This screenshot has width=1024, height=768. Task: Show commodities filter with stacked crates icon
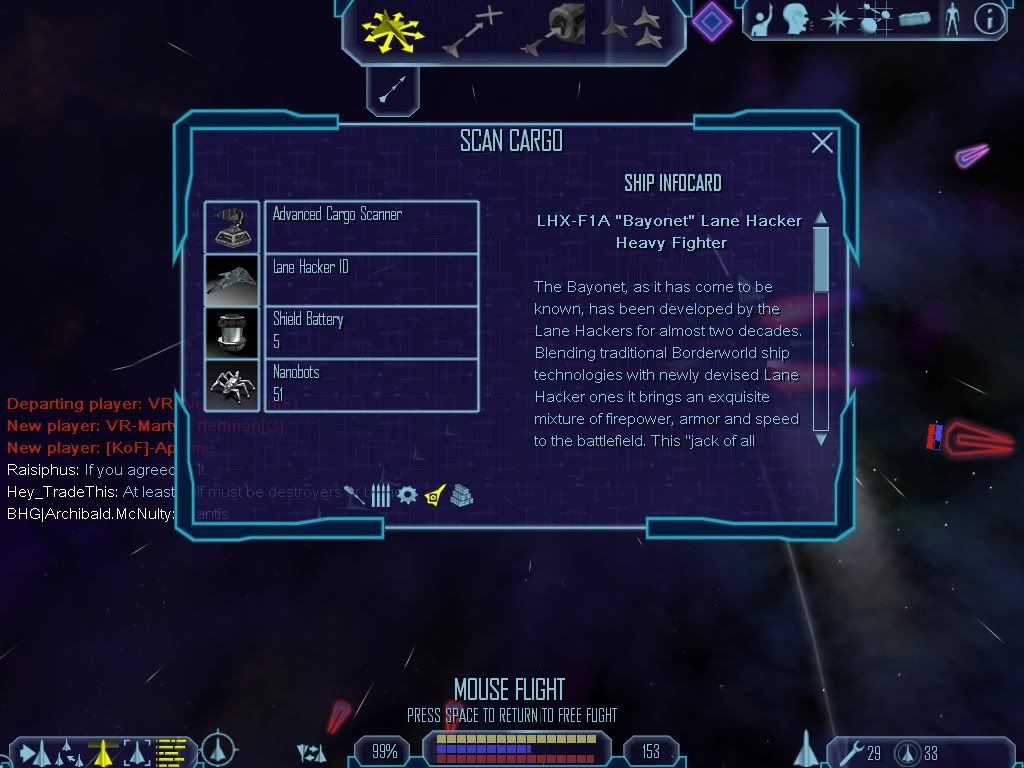pyautogui.click(x=461, y=495)
